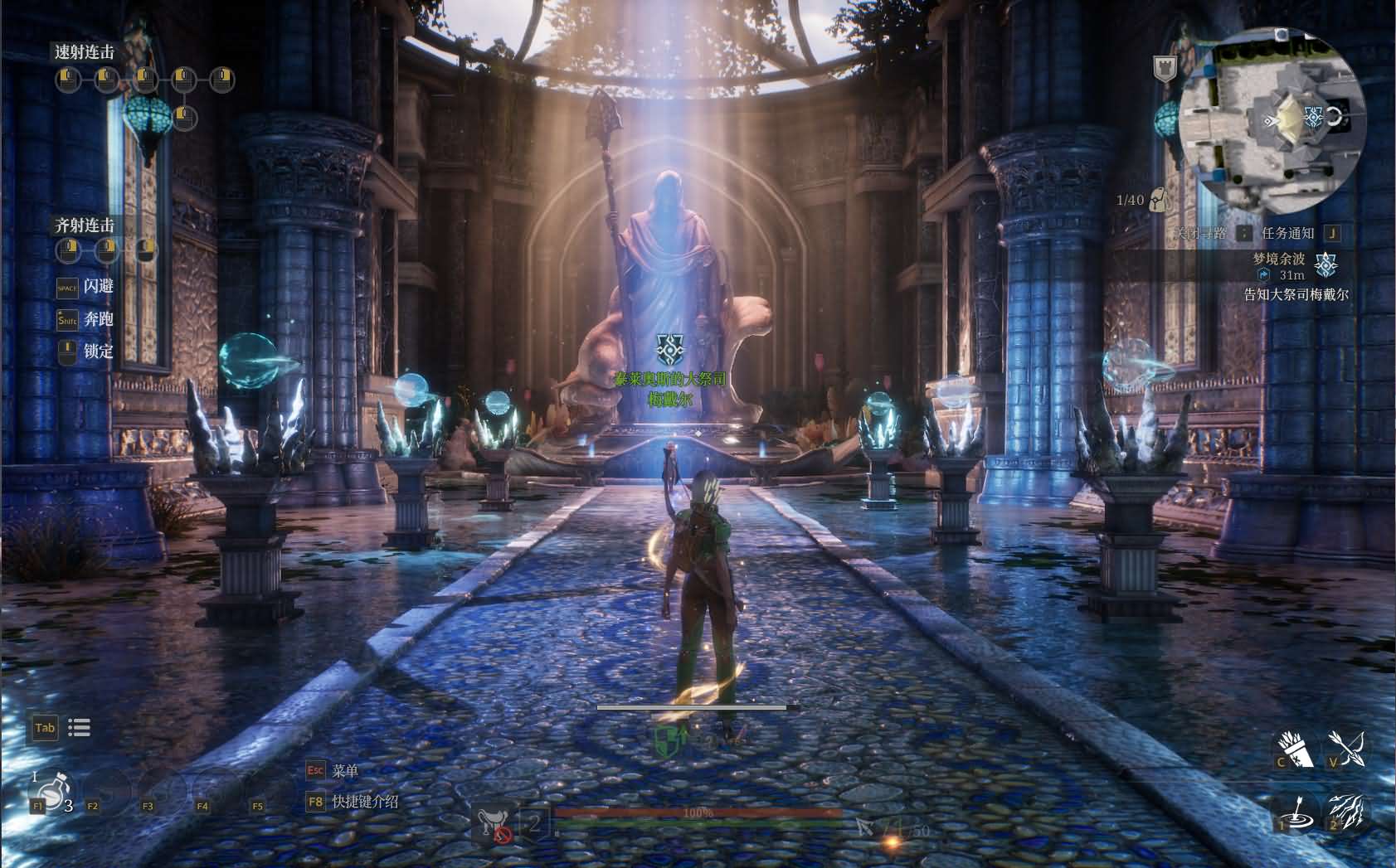Click the arrow skill icon in slot 1
1396x868 pixels.
click(1296, 814)
